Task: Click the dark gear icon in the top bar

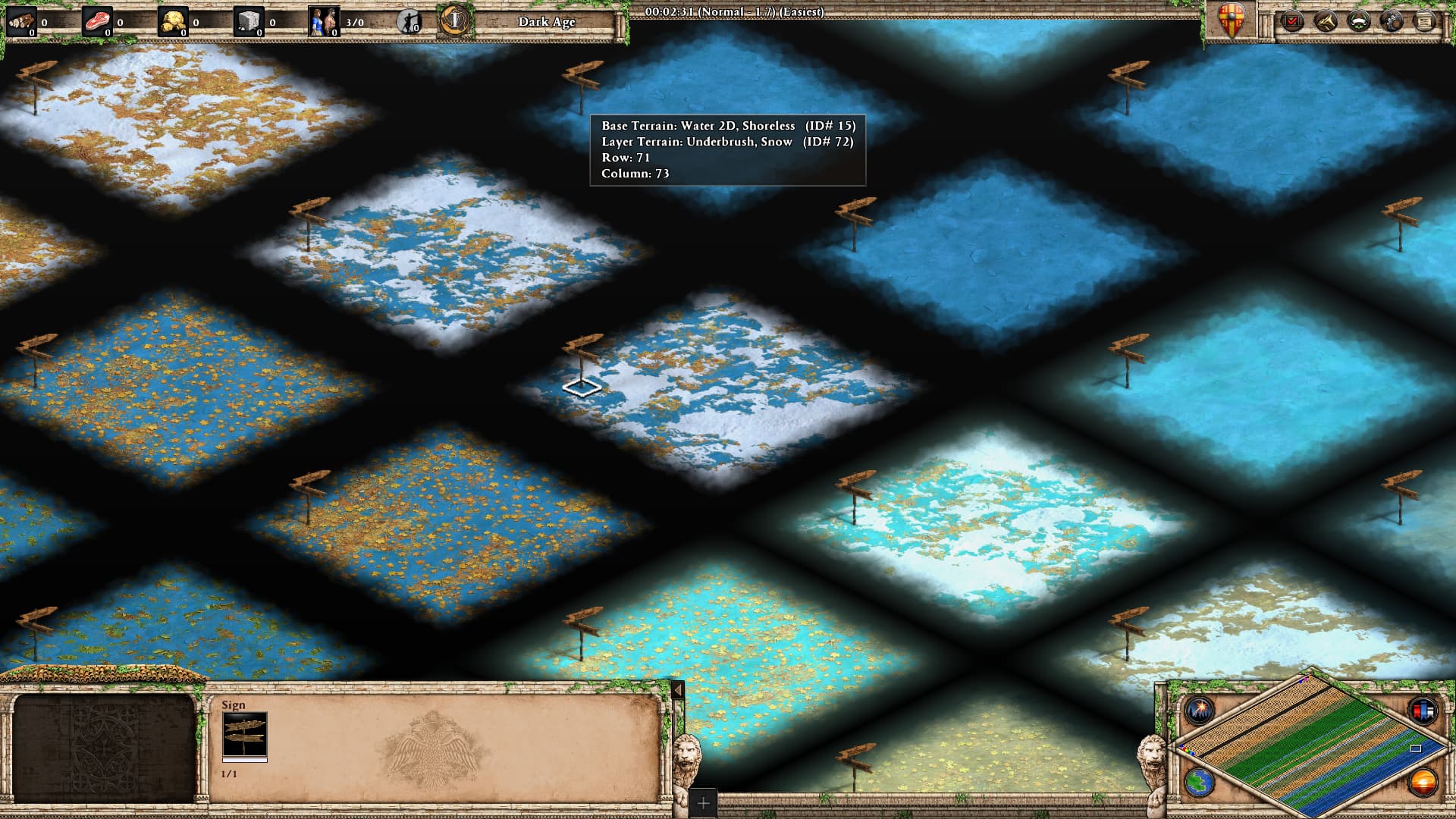Action: [1392, 21]
